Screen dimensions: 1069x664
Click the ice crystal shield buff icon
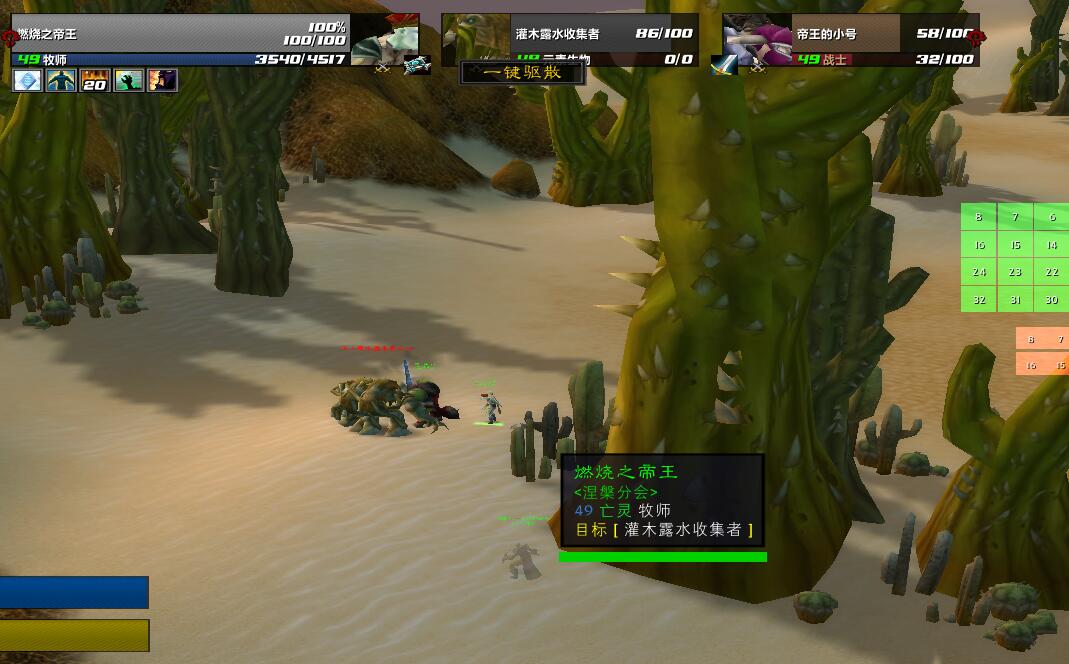tap(27, 81)
